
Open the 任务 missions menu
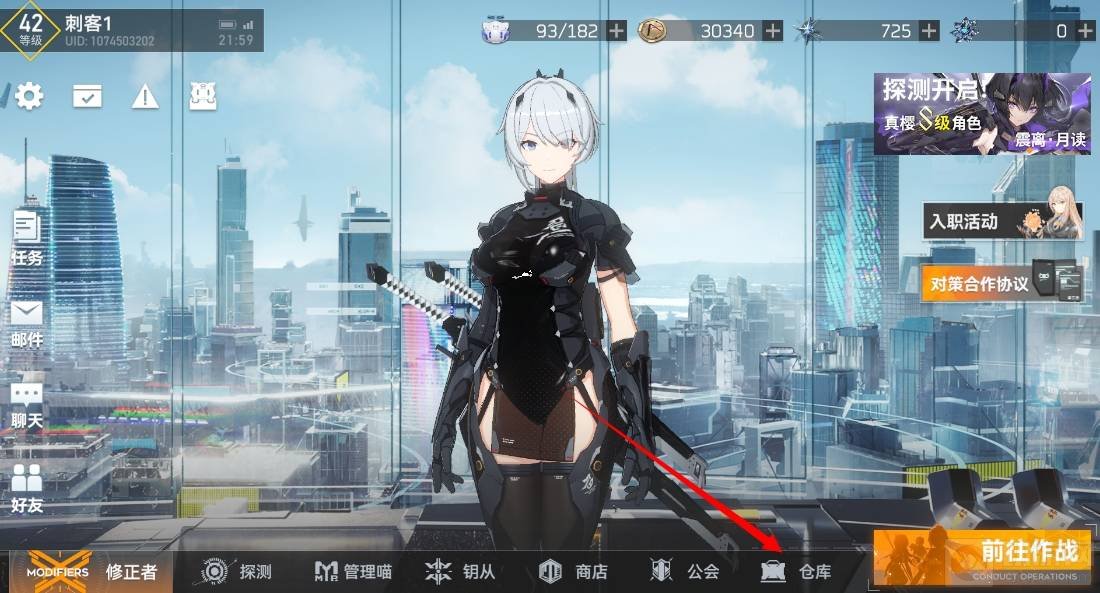coord(27,238)
